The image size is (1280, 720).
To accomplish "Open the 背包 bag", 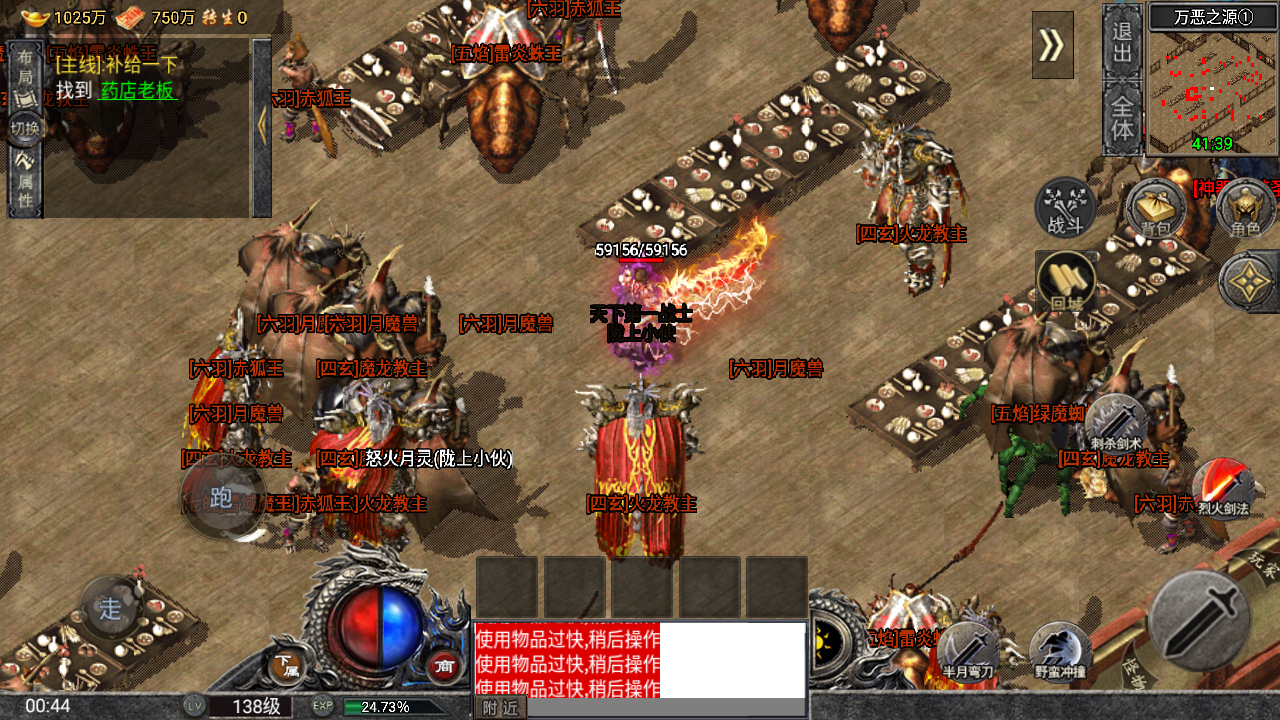I will coord(1155,208).
